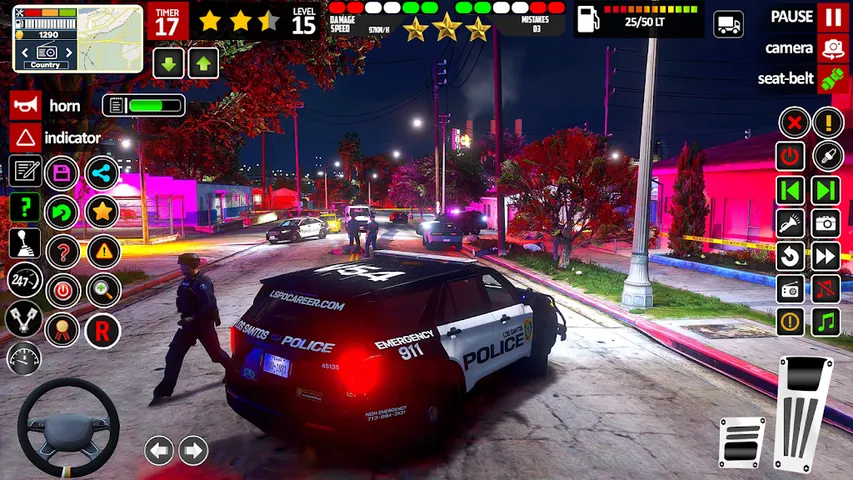Steer using the right arrow button
This screenshot has height=480, width=853.
tap(193, 450)
